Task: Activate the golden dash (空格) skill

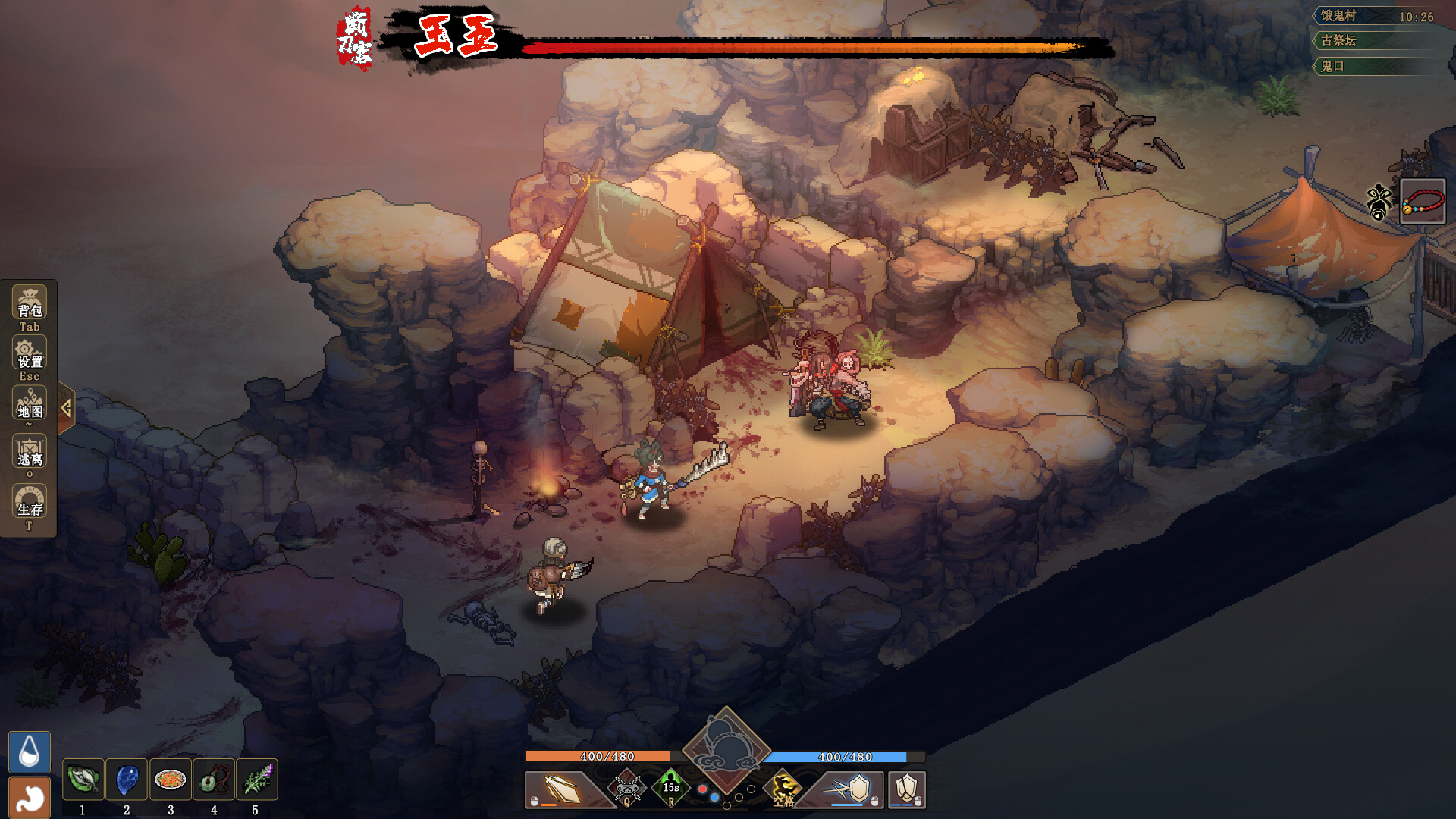Action: 783,789
